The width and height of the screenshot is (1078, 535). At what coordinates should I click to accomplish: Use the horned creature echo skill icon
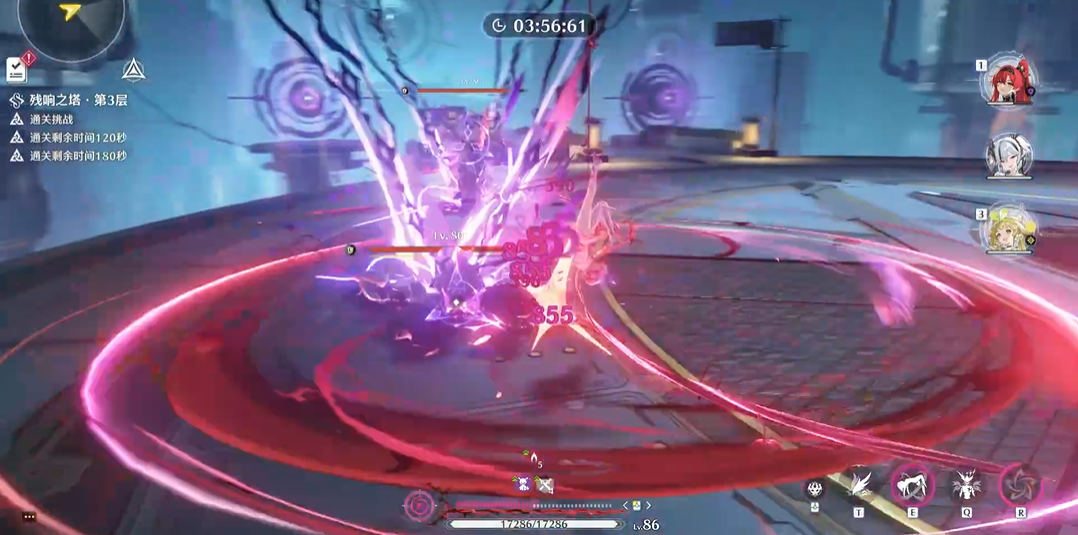[966, 486]
